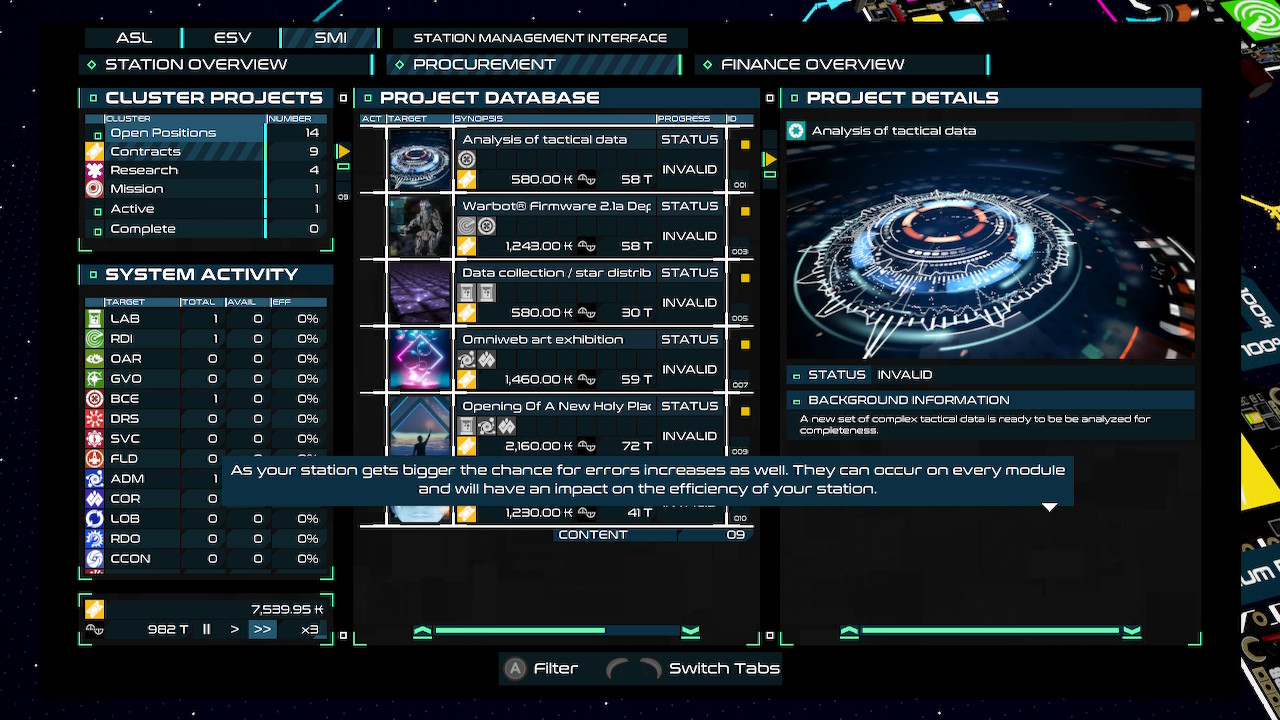Open the Station Overview tab

196,65
